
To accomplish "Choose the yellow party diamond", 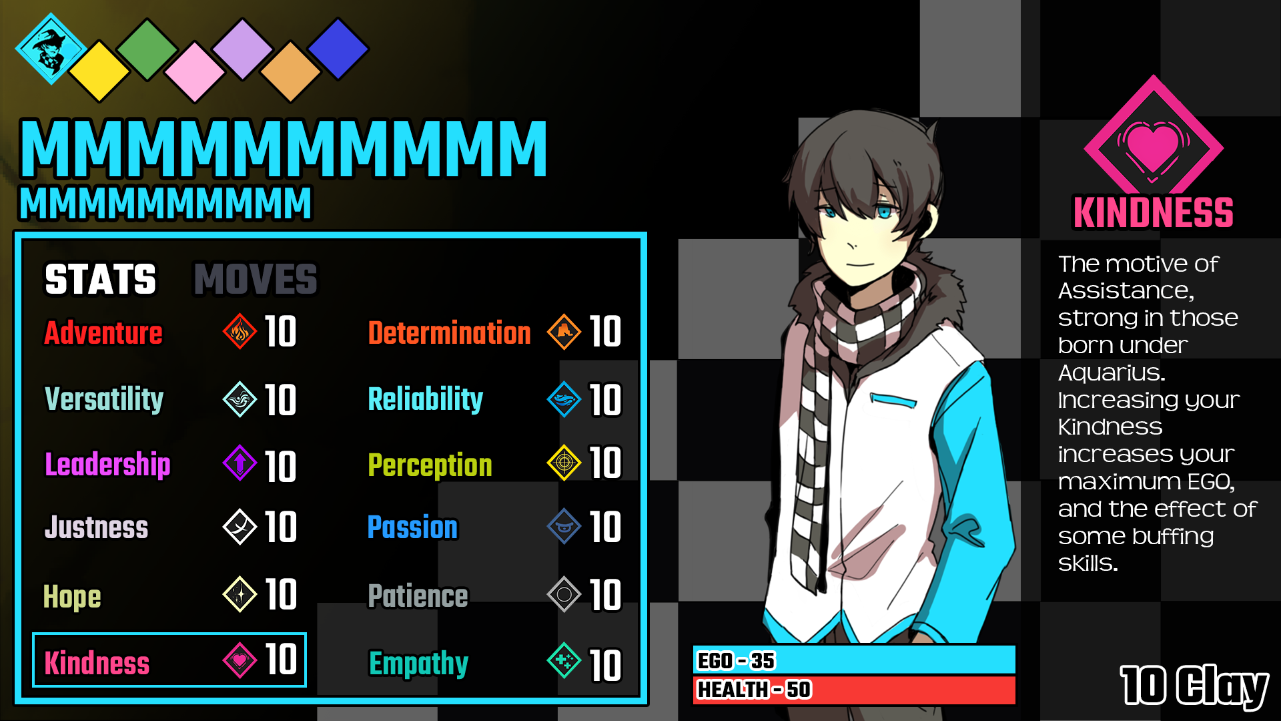I will (x=98, y=71).
